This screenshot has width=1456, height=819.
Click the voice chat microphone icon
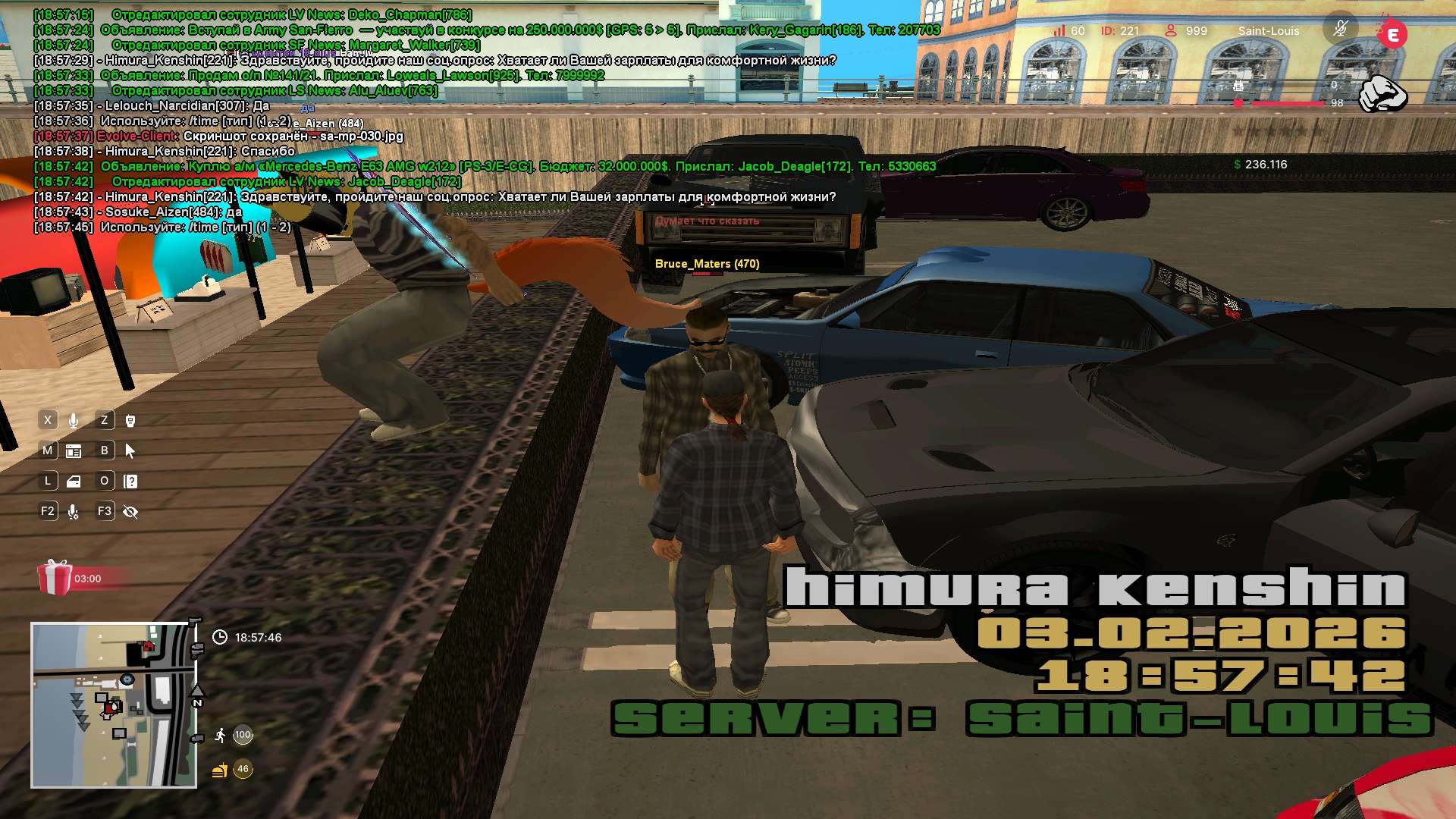pos(74,420)
